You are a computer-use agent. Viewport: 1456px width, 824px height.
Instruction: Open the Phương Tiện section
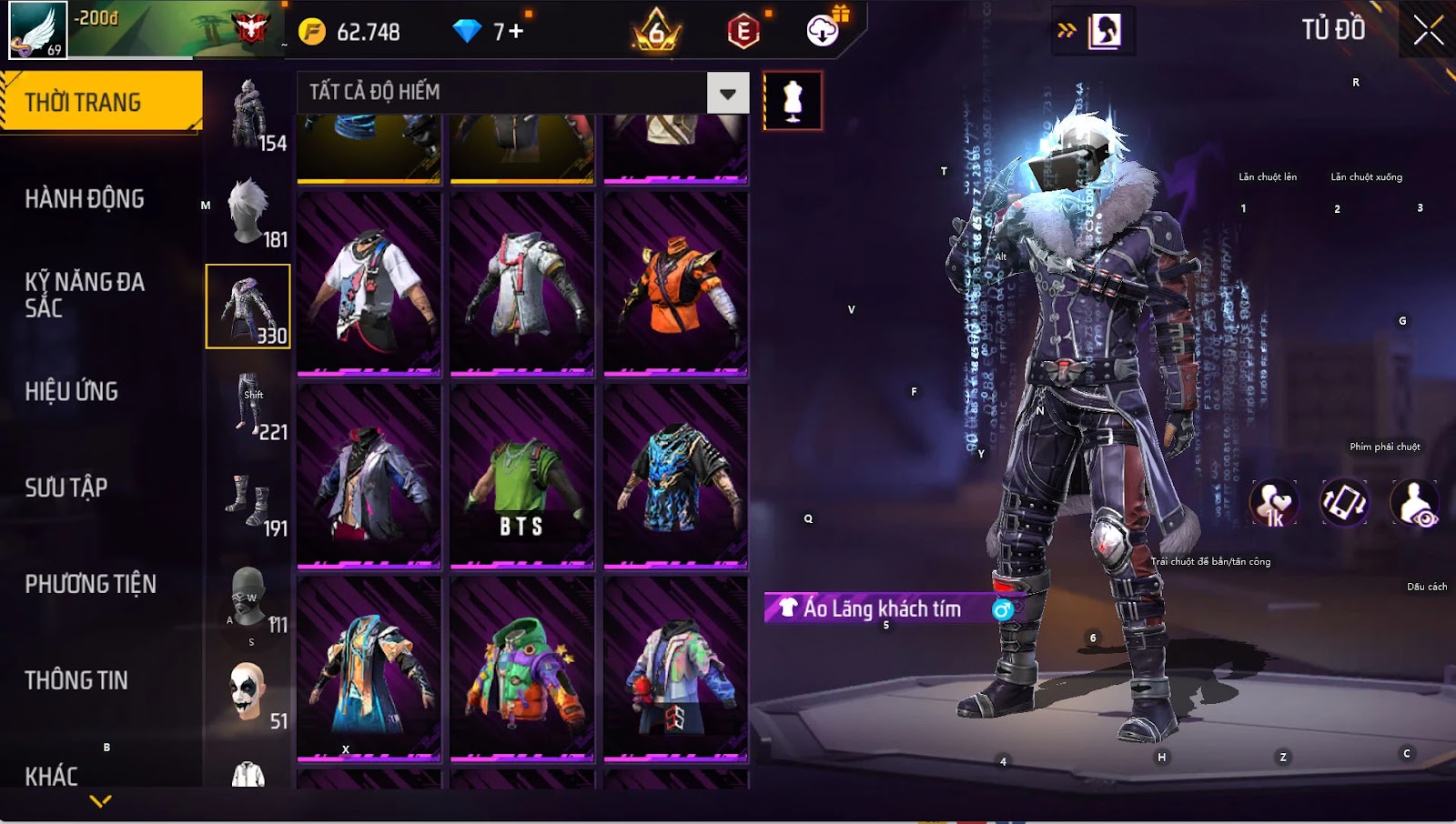point(91,584)
